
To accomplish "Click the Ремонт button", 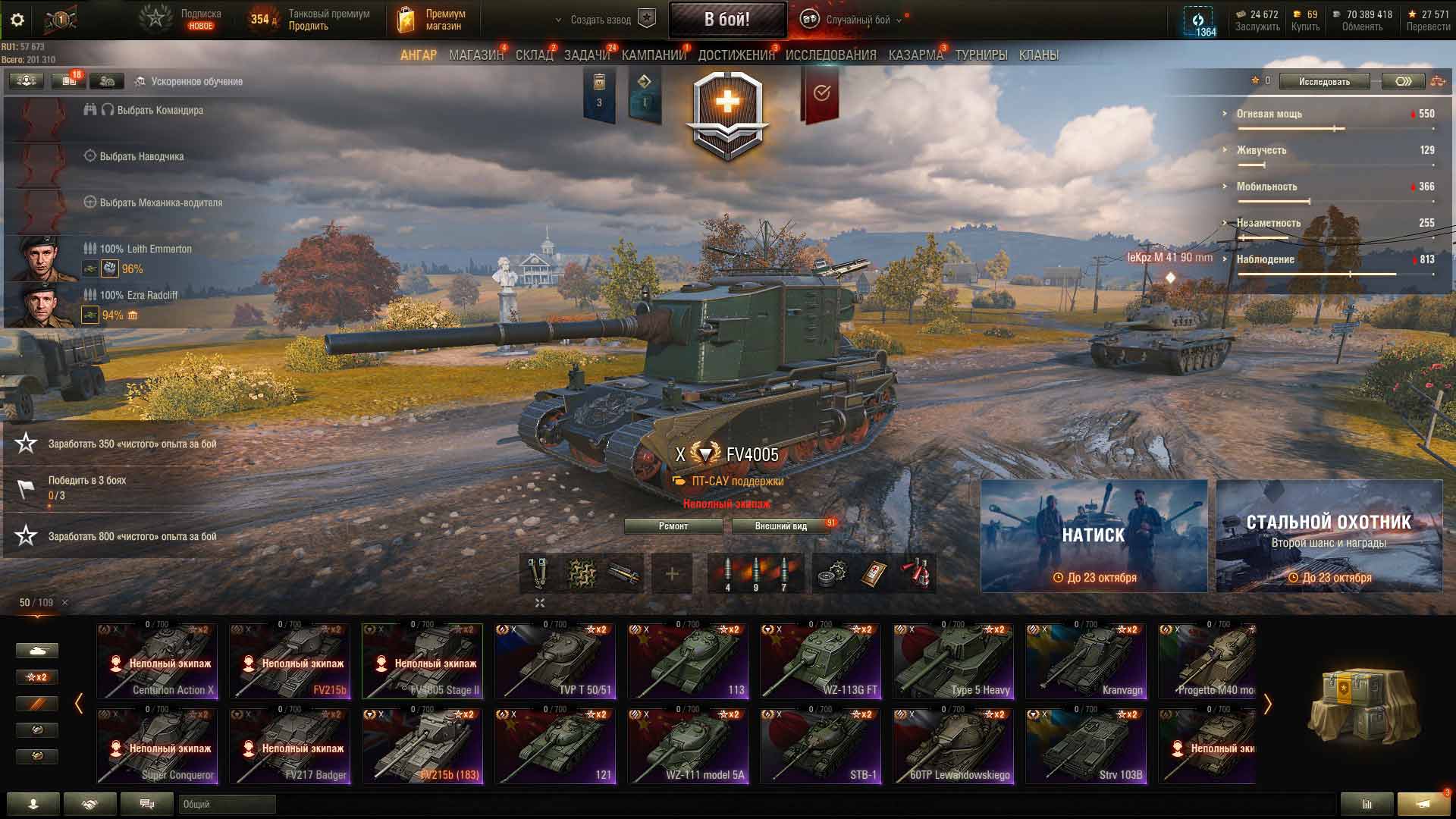I will point(673,526).
